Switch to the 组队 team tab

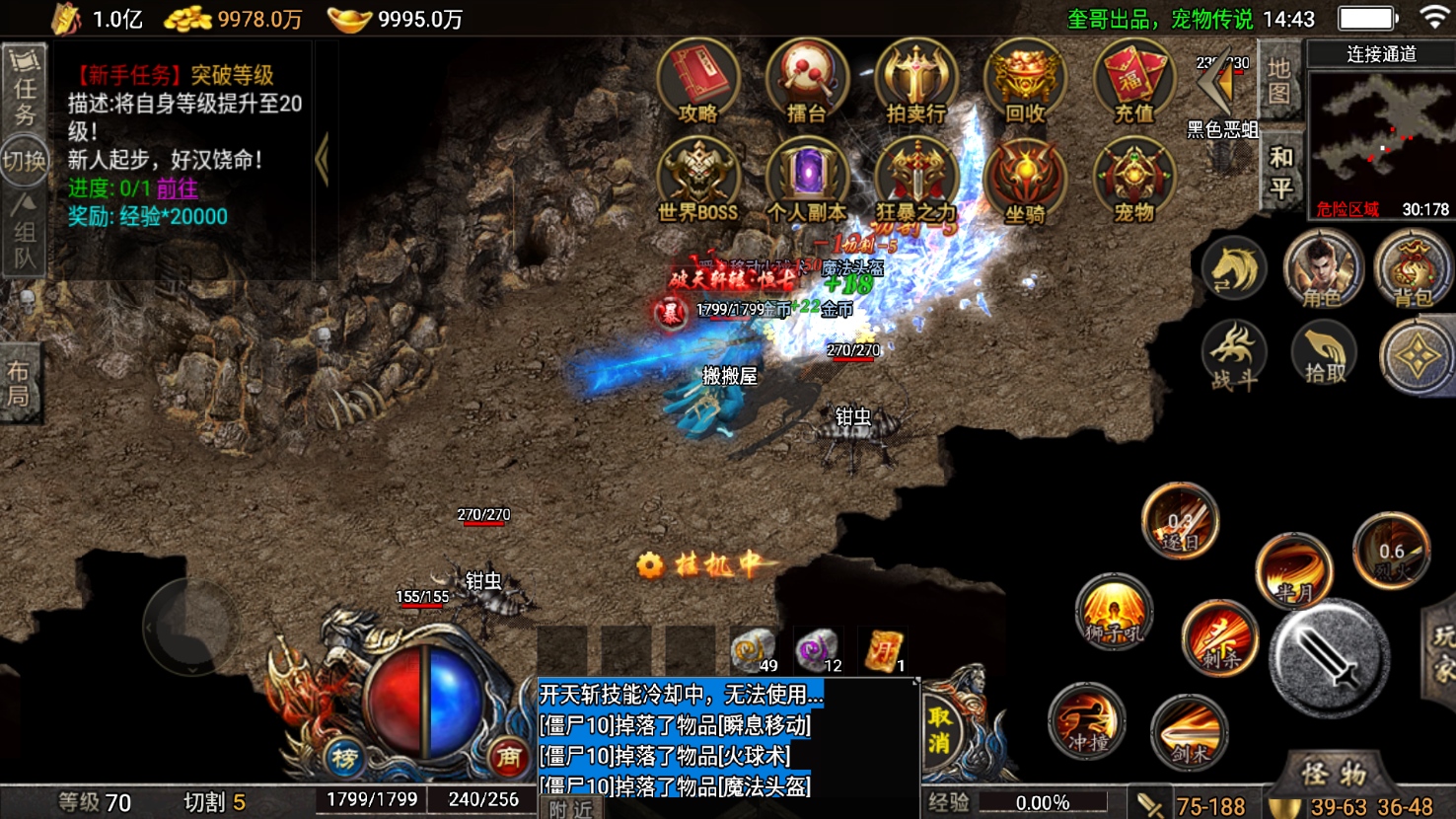click(x=24, y=234)
